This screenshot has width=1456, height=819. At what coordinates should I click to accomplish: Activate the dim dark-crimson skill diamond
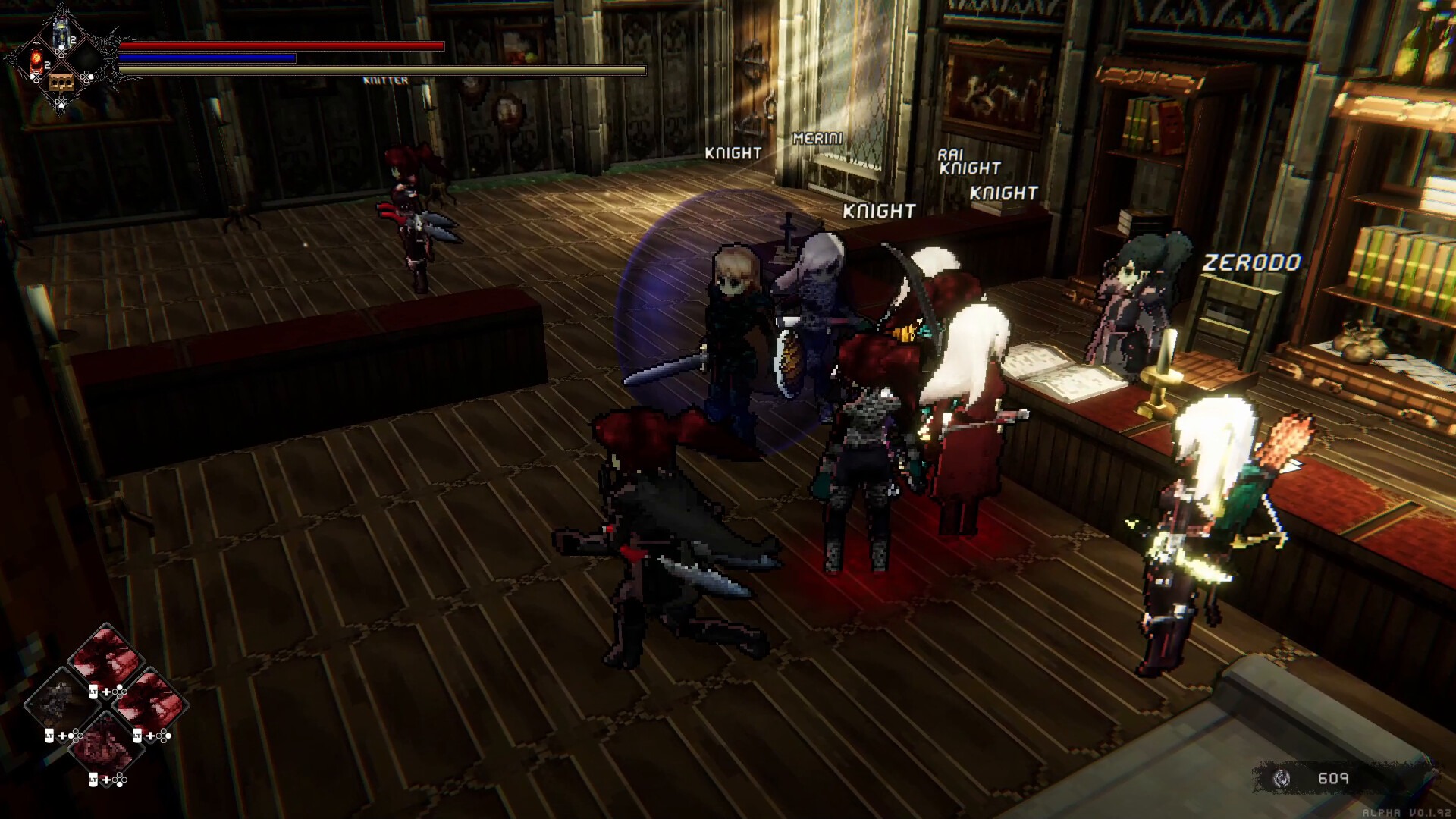(x=105, y=745)
